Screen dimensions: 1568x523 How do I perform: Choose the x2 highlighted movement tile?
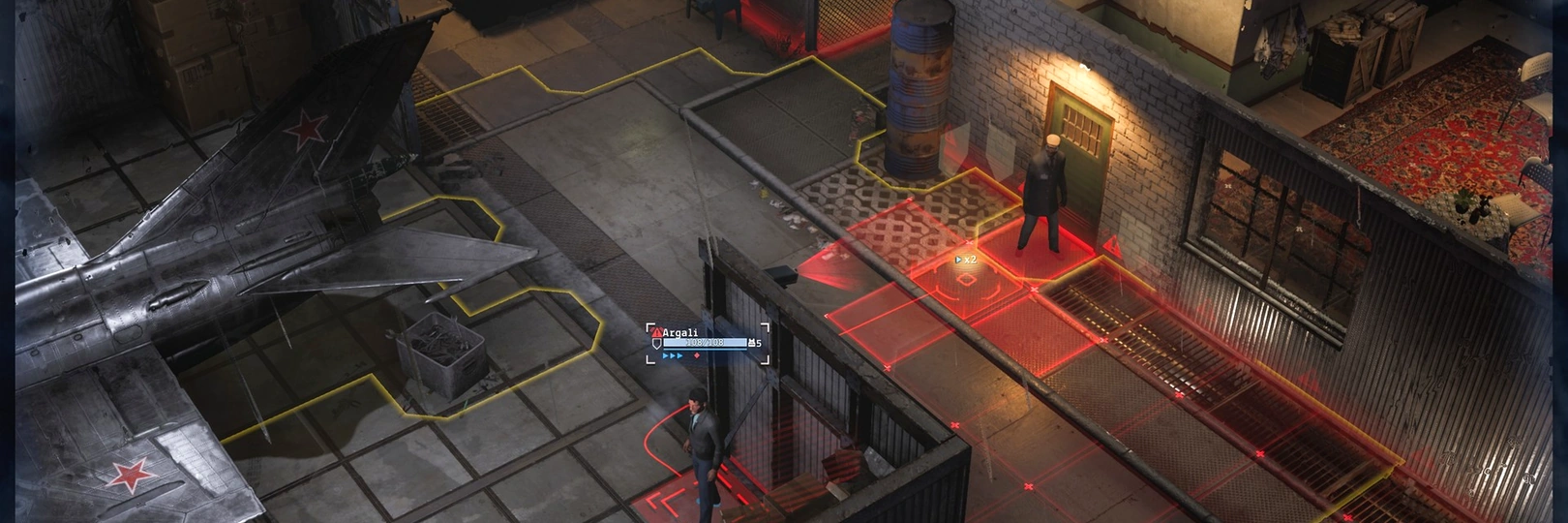click(x=966, y=280)
